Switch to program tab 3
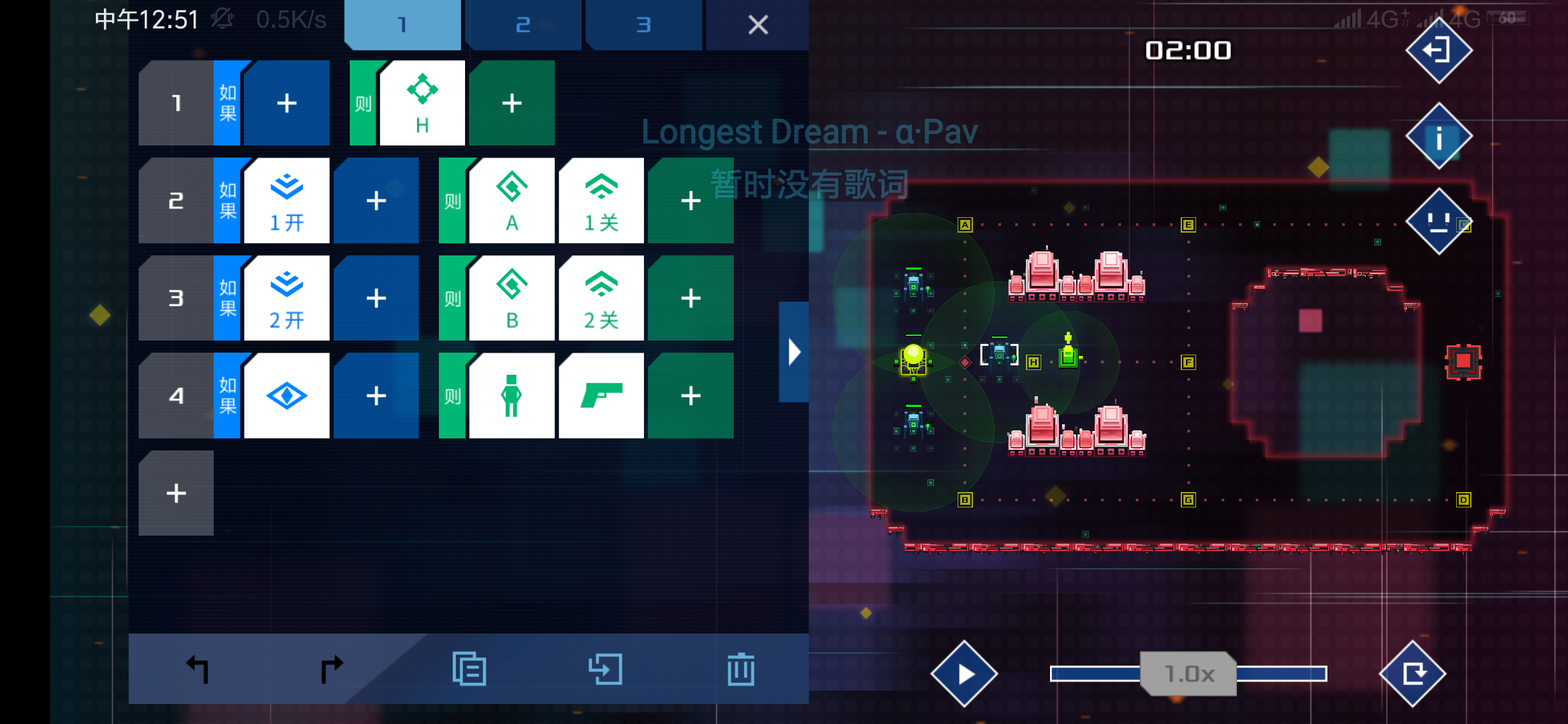Viewport: 1568px width, 724px height. [644, 25]
